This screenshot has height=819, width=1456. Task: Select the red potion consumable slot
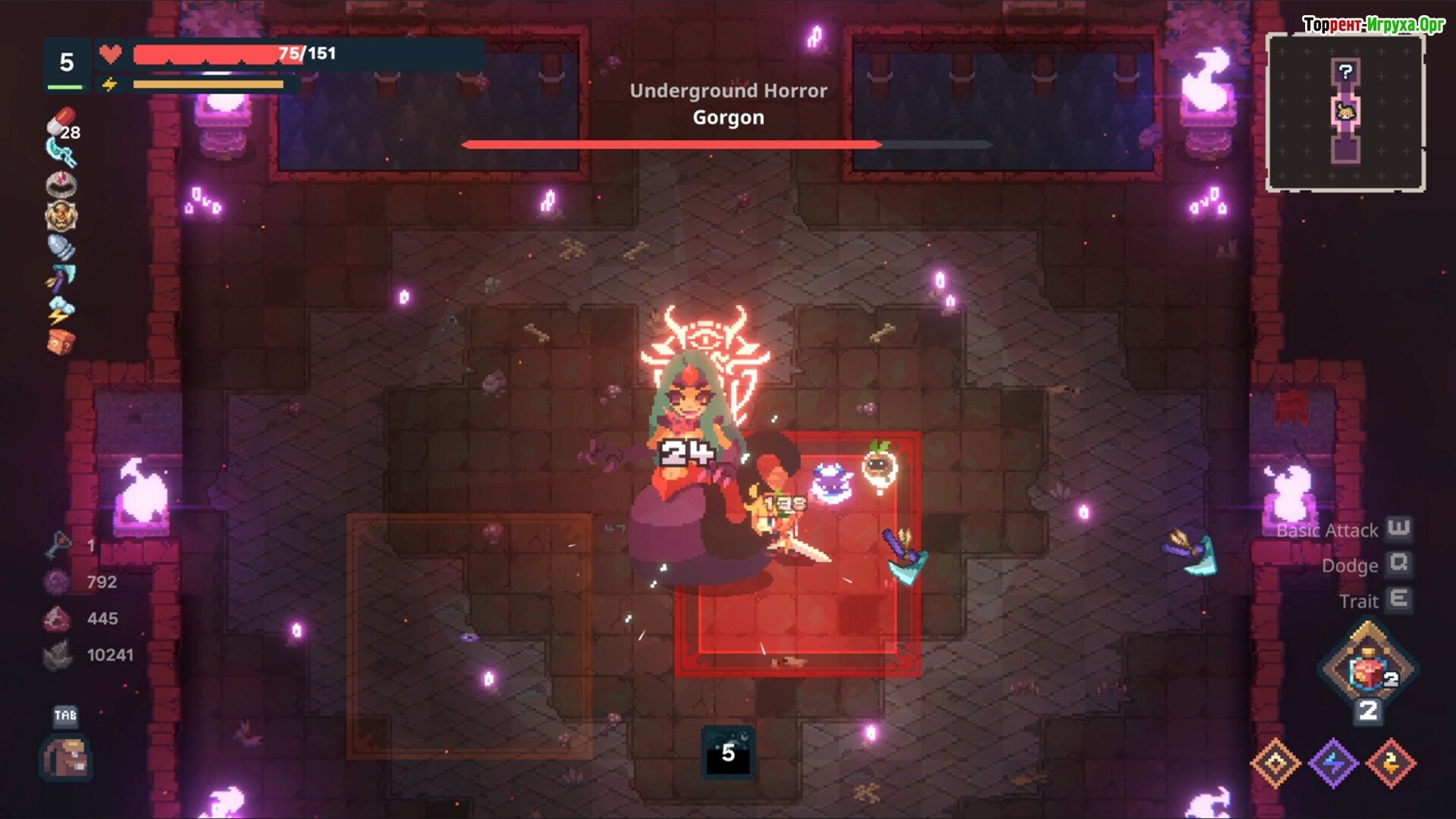coord(1368,669)
